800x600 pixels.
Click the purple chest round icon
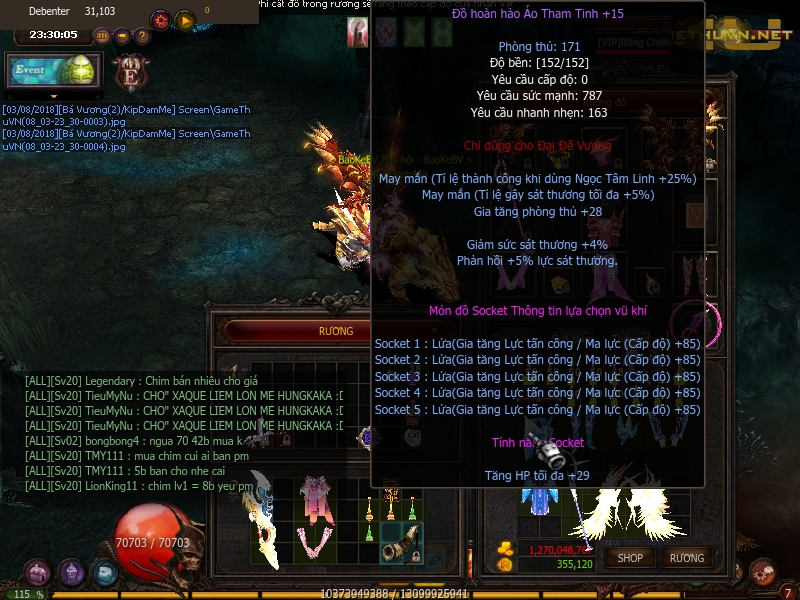pyautogui.click(x=38, y=573)
